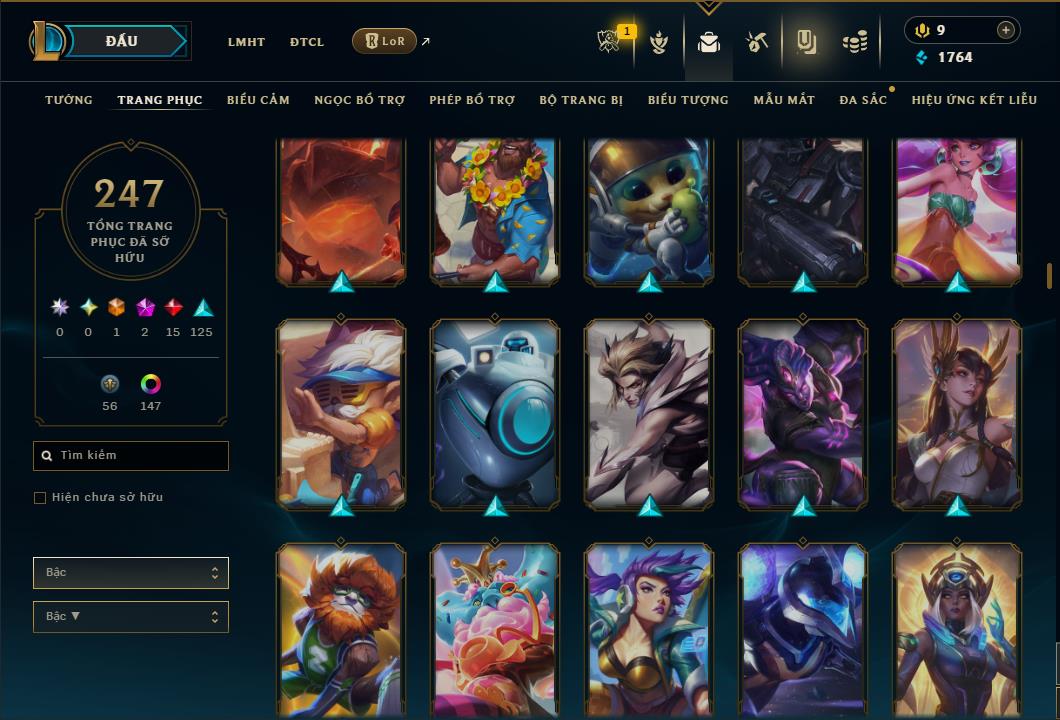Viewport: 1060px width, 720px height.
Task: Switch to the MẪU MẮT wards tab
Action: [784, 100]
